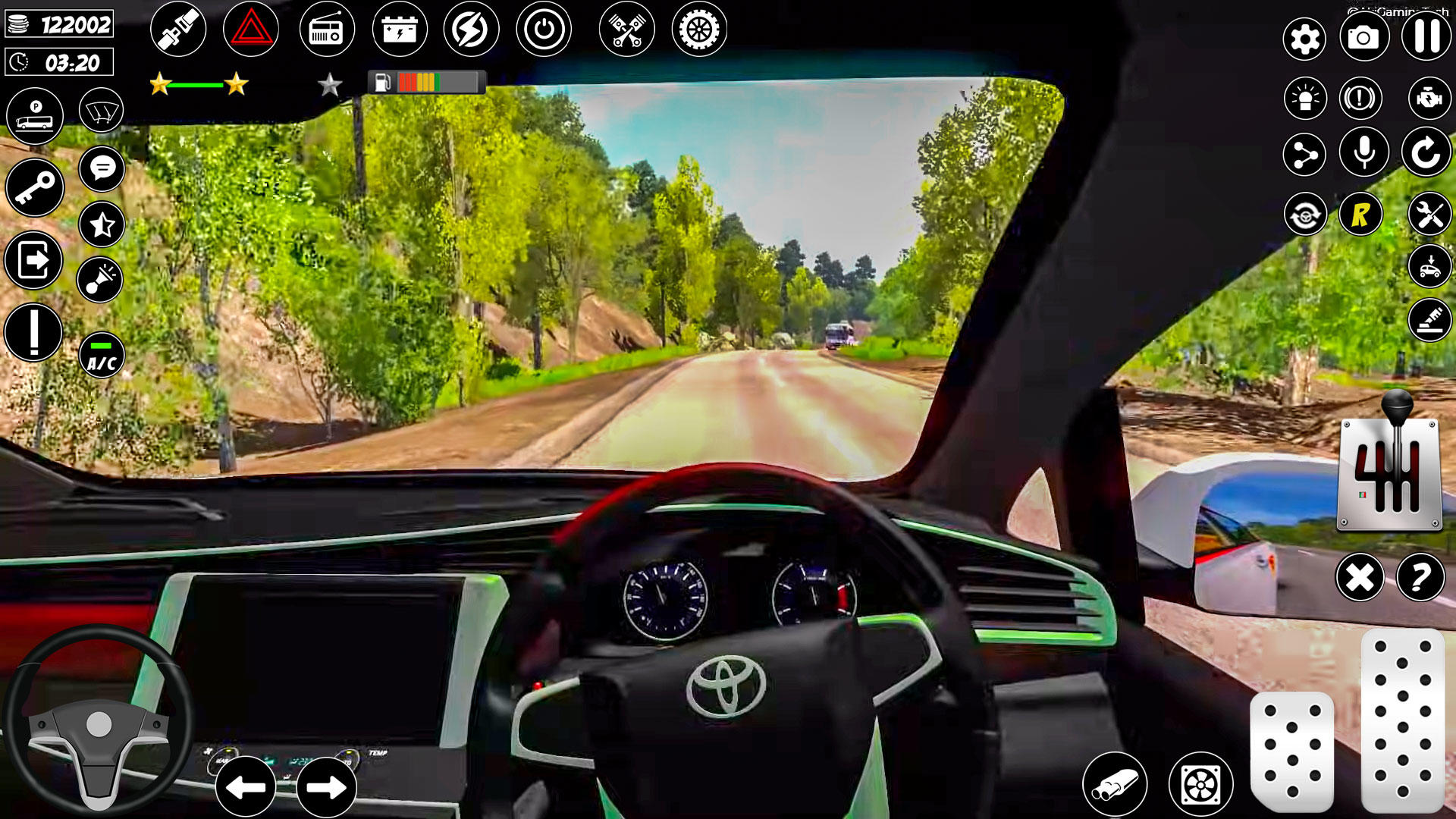This screenshot has height=819, width=1456.
Task: Fasten the seatbelt
Action: (180, 28)
